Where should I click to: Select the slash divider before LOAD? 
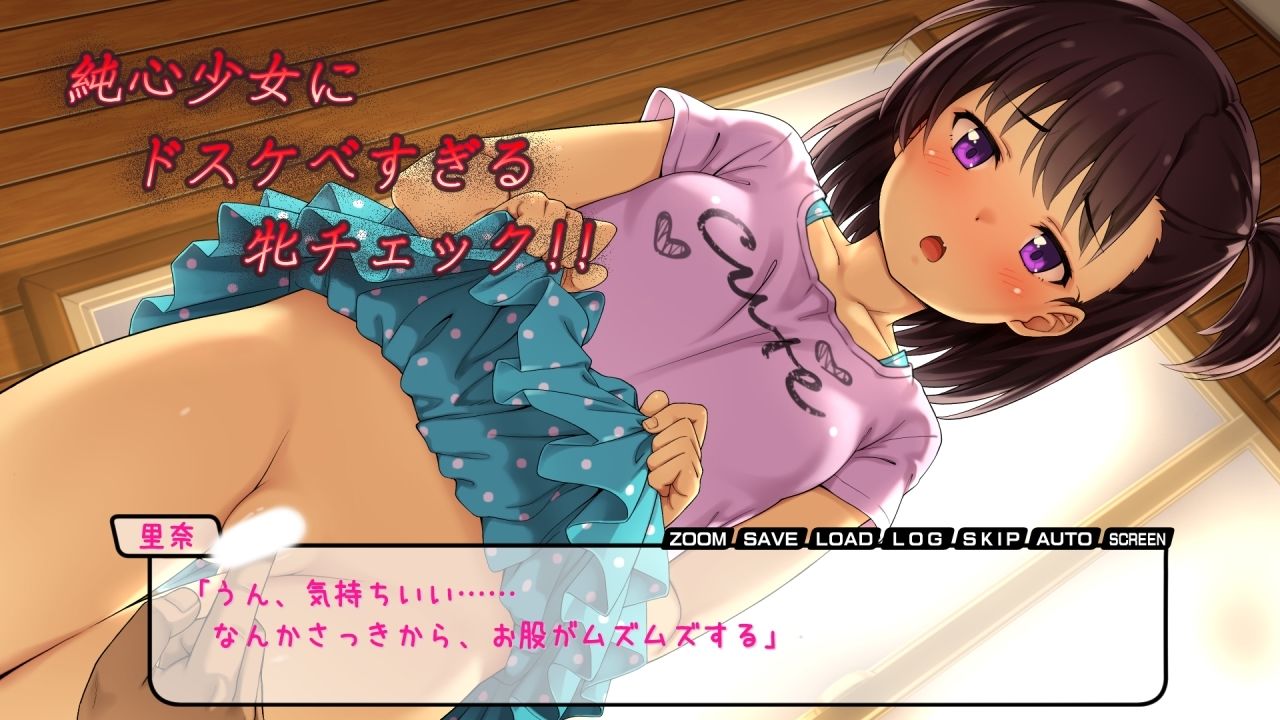(x=806, y=540)
